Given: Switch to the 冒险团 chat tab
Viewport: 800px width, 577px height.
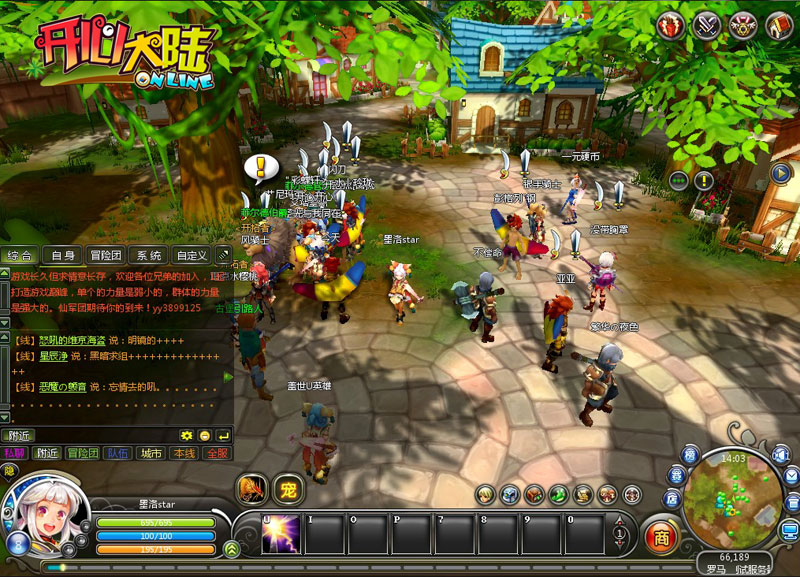Looking at the screenshot, I should [x=105, y=256].
